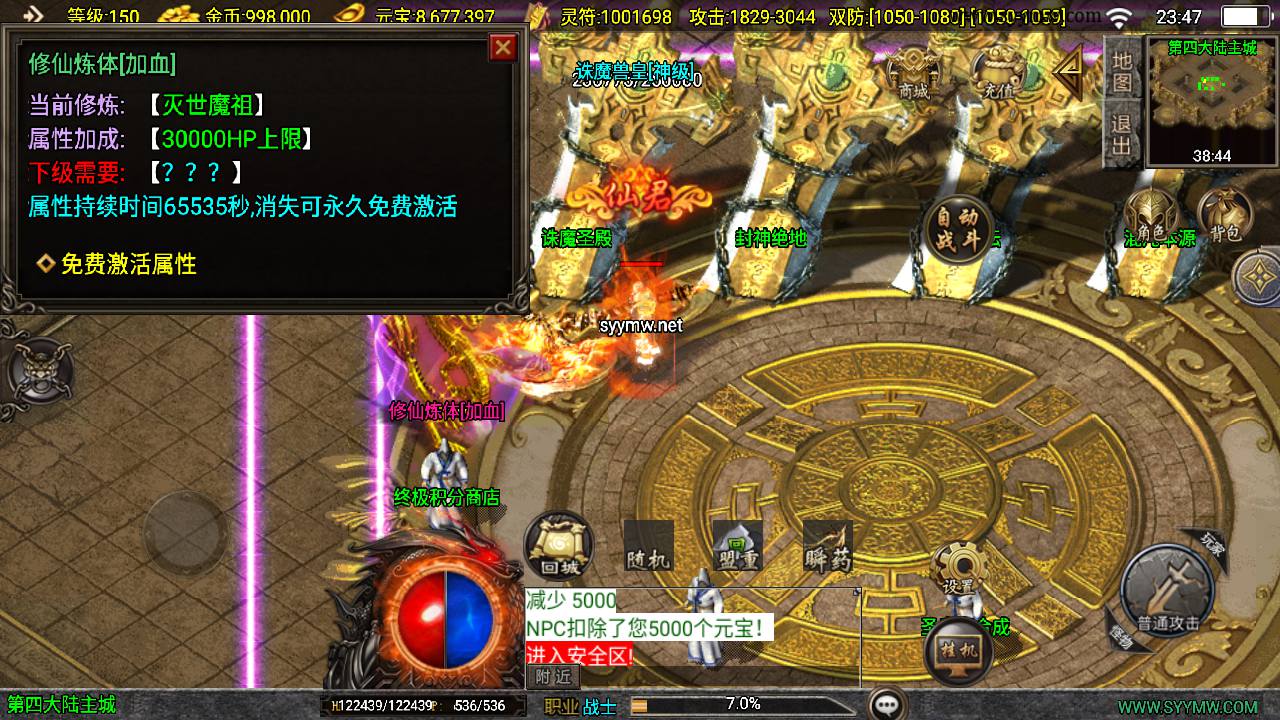Activate the 随机 random teleport slot

pos(648,547)
